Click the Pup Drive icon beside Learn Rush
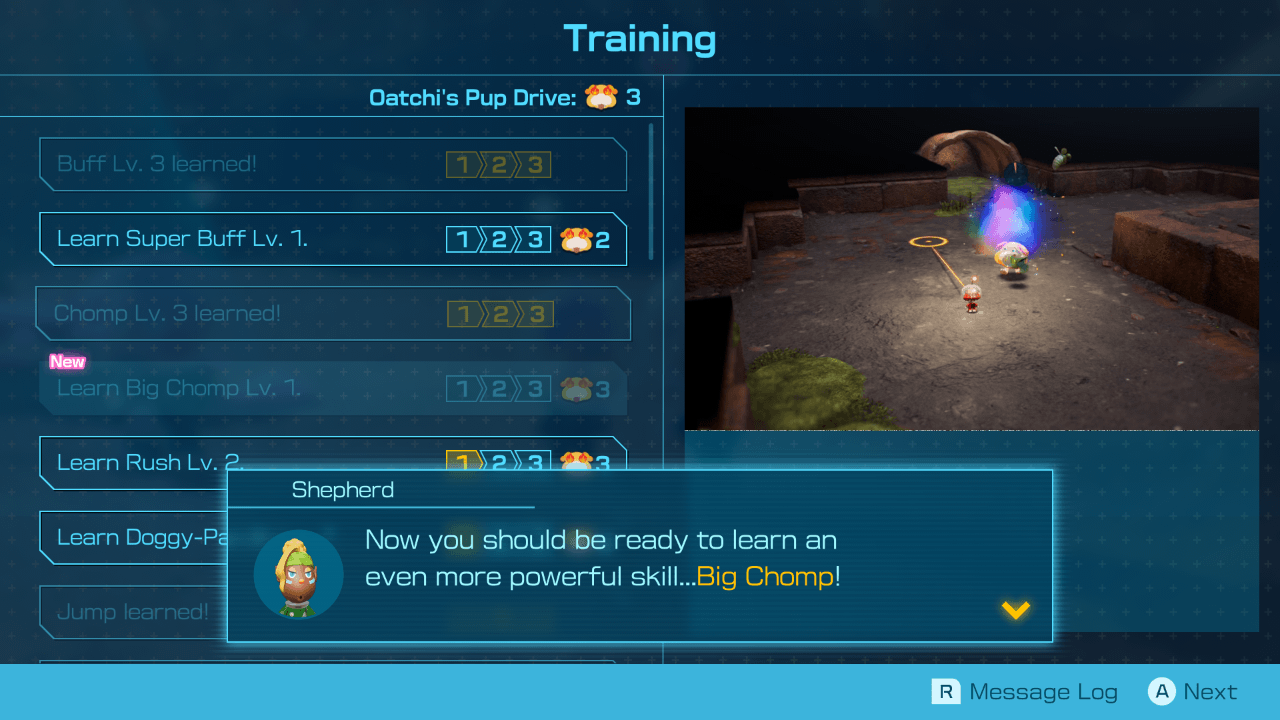Screen dimensions: 1280x720 click(578, 462)
